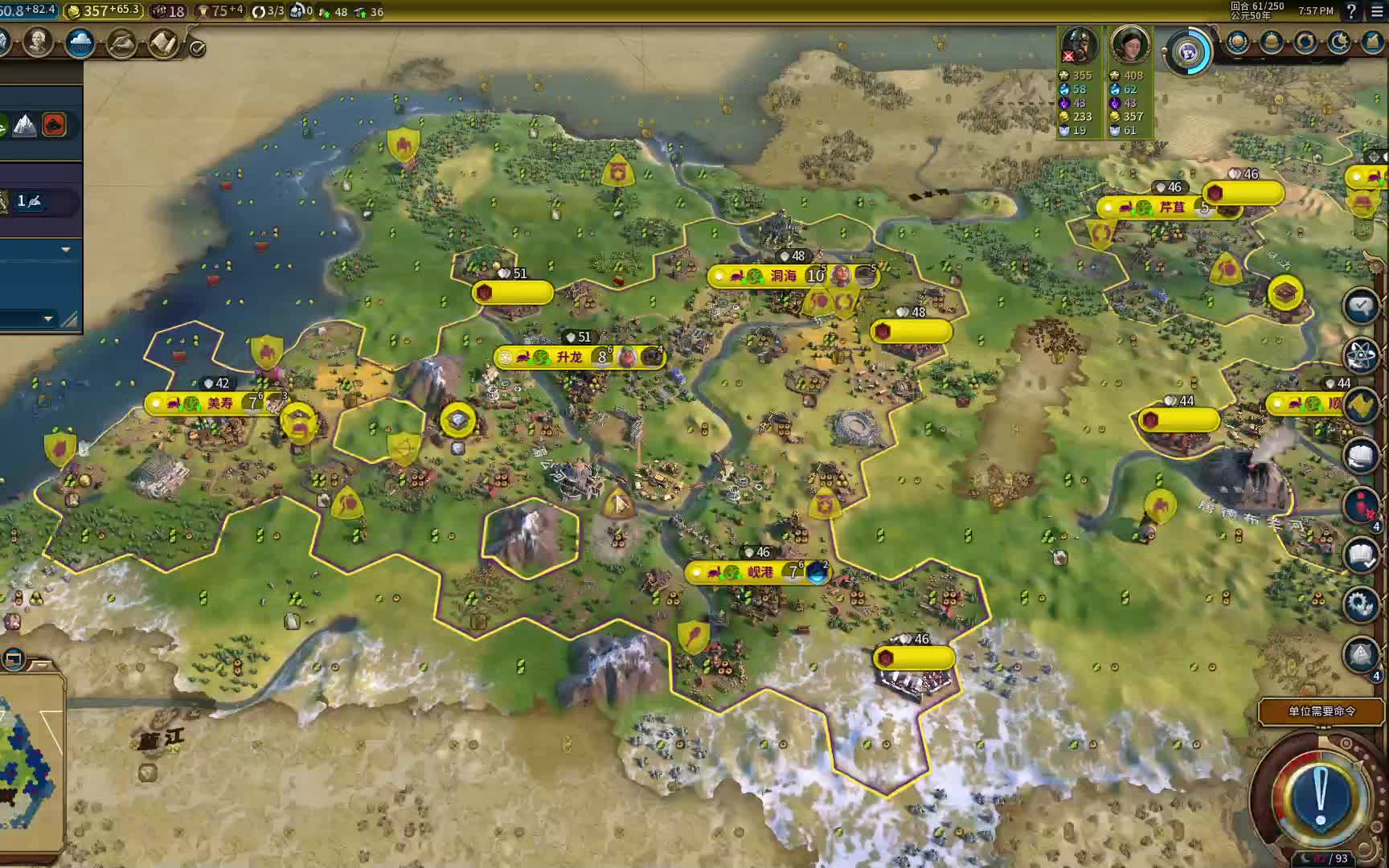The width and height of the screenshot is (1389, 868).
Task: Click the gear production notification
Action: click(x=1360, y=604)
